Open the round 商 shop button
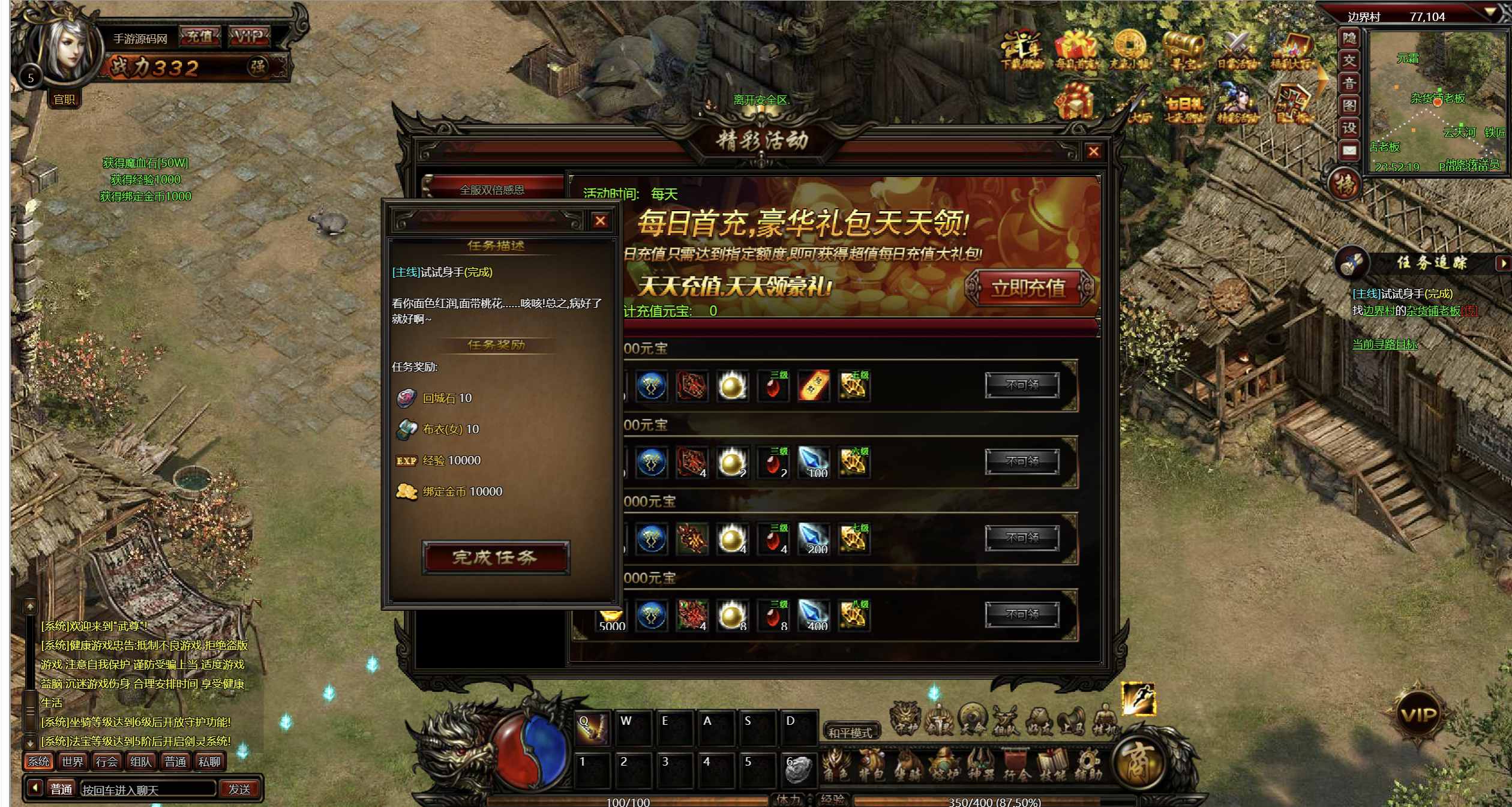Screen dimensions: 1512x807 tap(1138, 763)
